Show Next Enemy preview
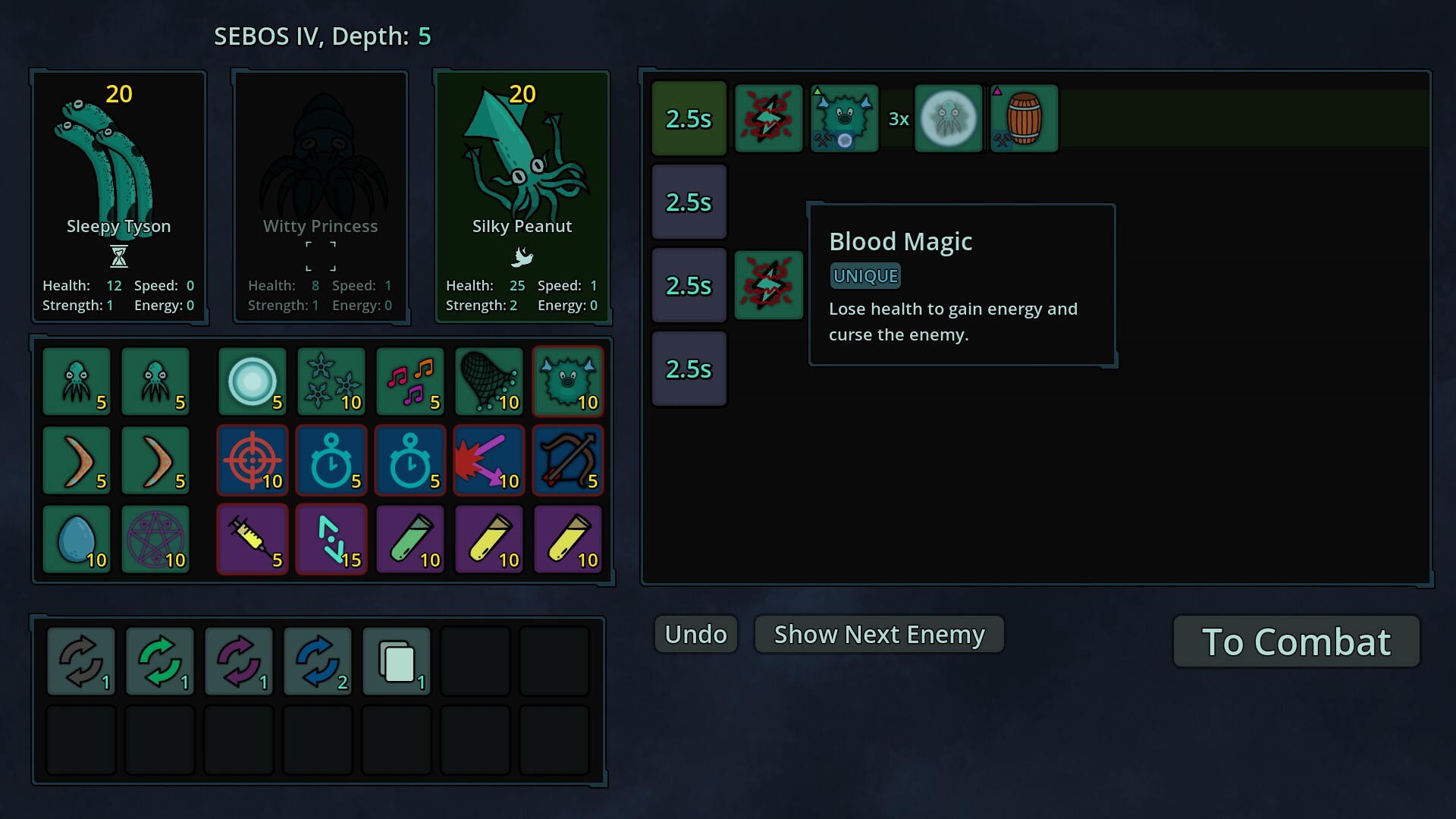 879,634
